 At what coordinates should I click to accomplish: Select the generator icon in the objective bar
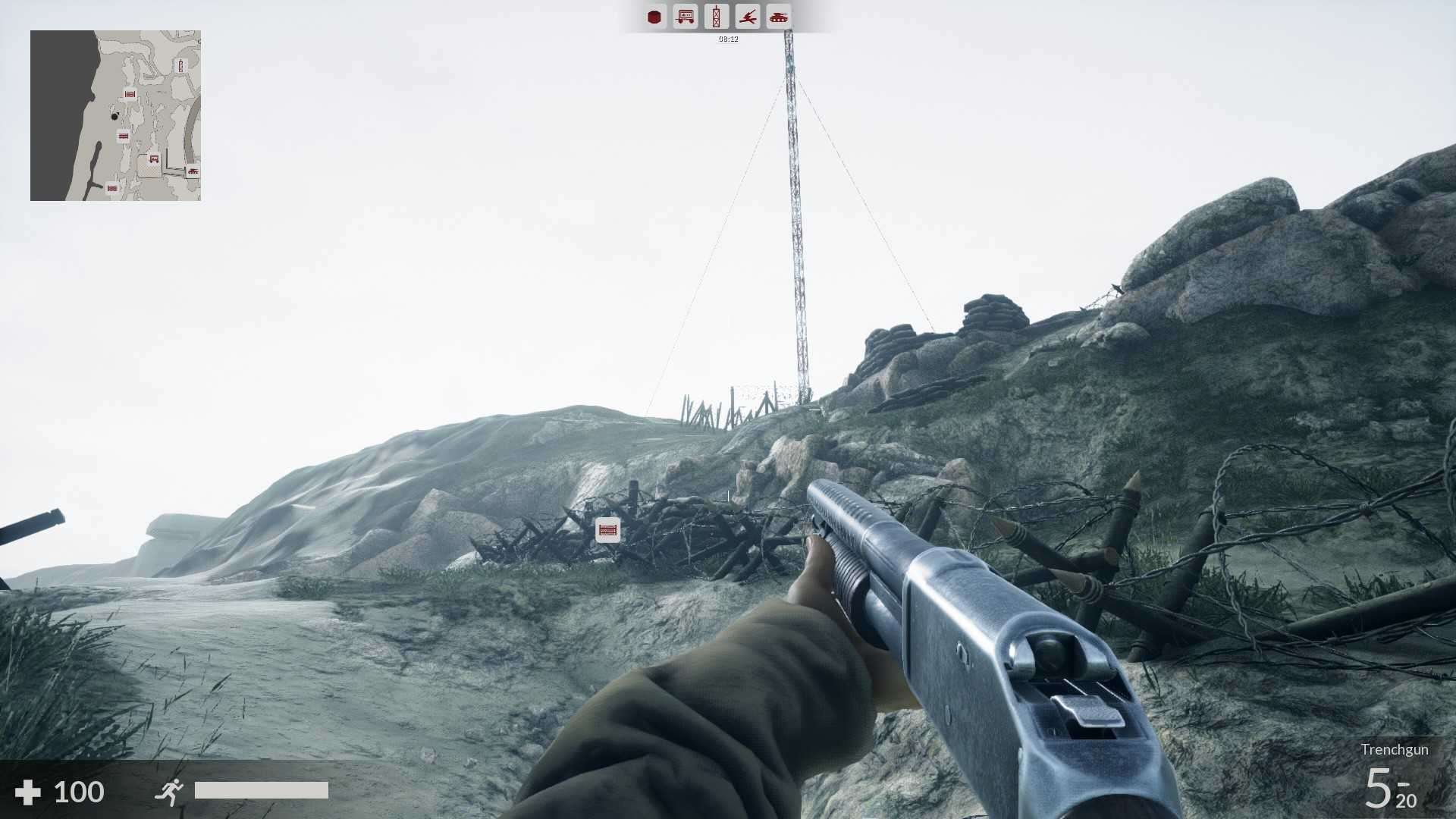(x=686, y=17)
